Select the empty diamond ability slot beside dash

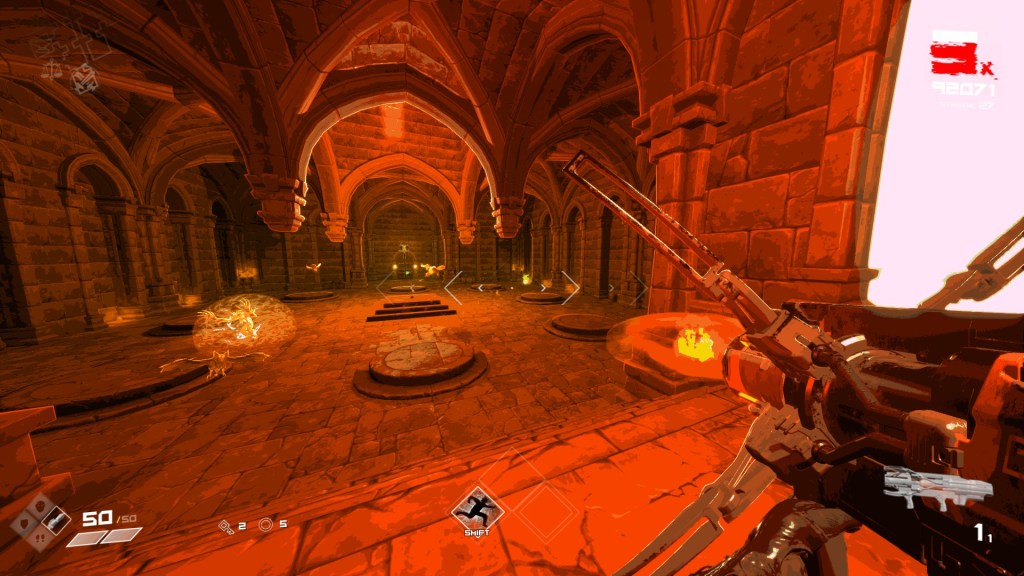tap(546, 510)
